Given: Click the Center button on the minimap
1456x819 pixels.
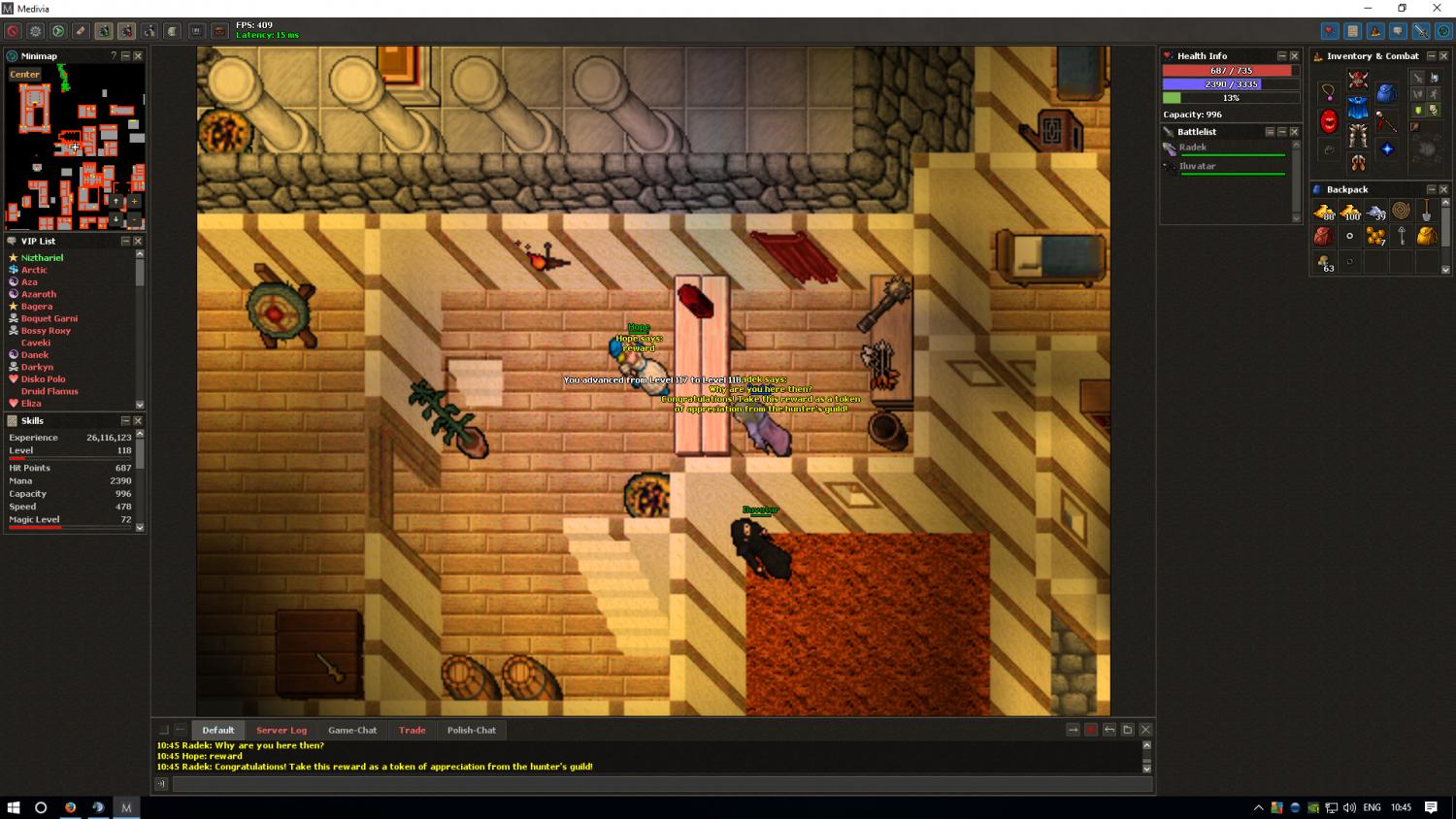Looking at the screenshot, I should point(24,74).
